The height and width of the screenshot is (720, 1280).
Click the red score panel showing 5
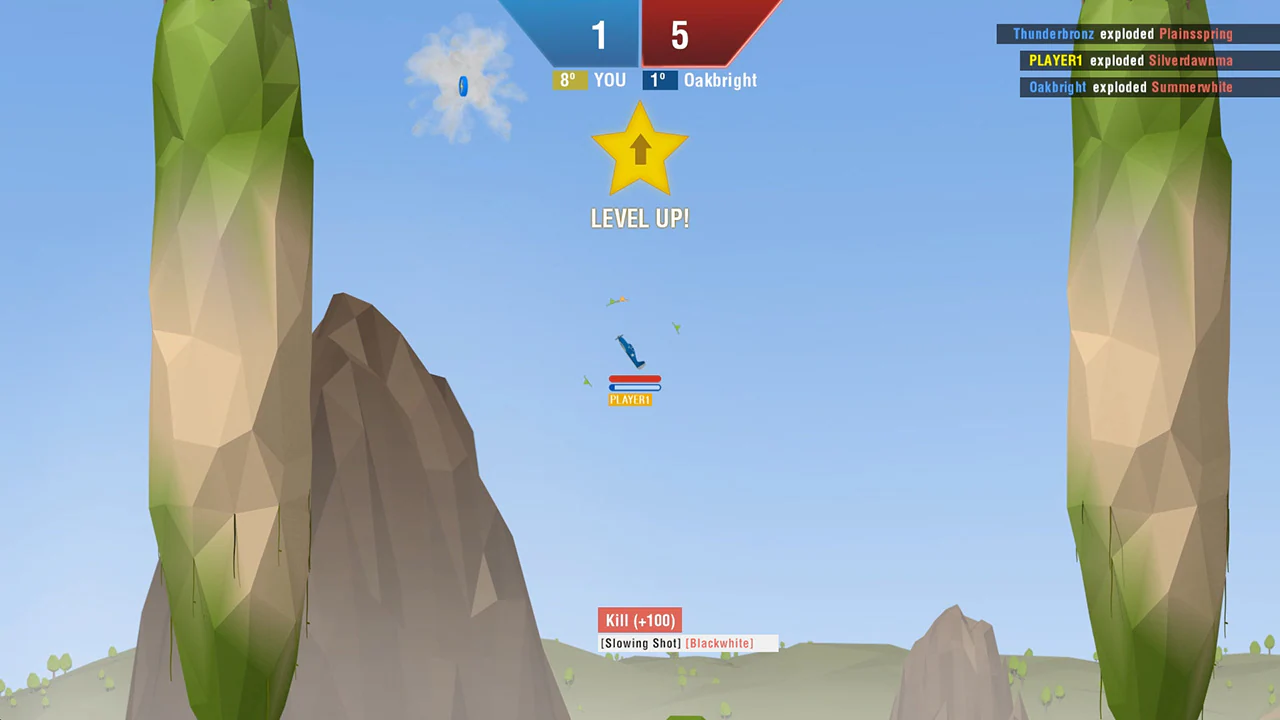[x=679, y=36]
